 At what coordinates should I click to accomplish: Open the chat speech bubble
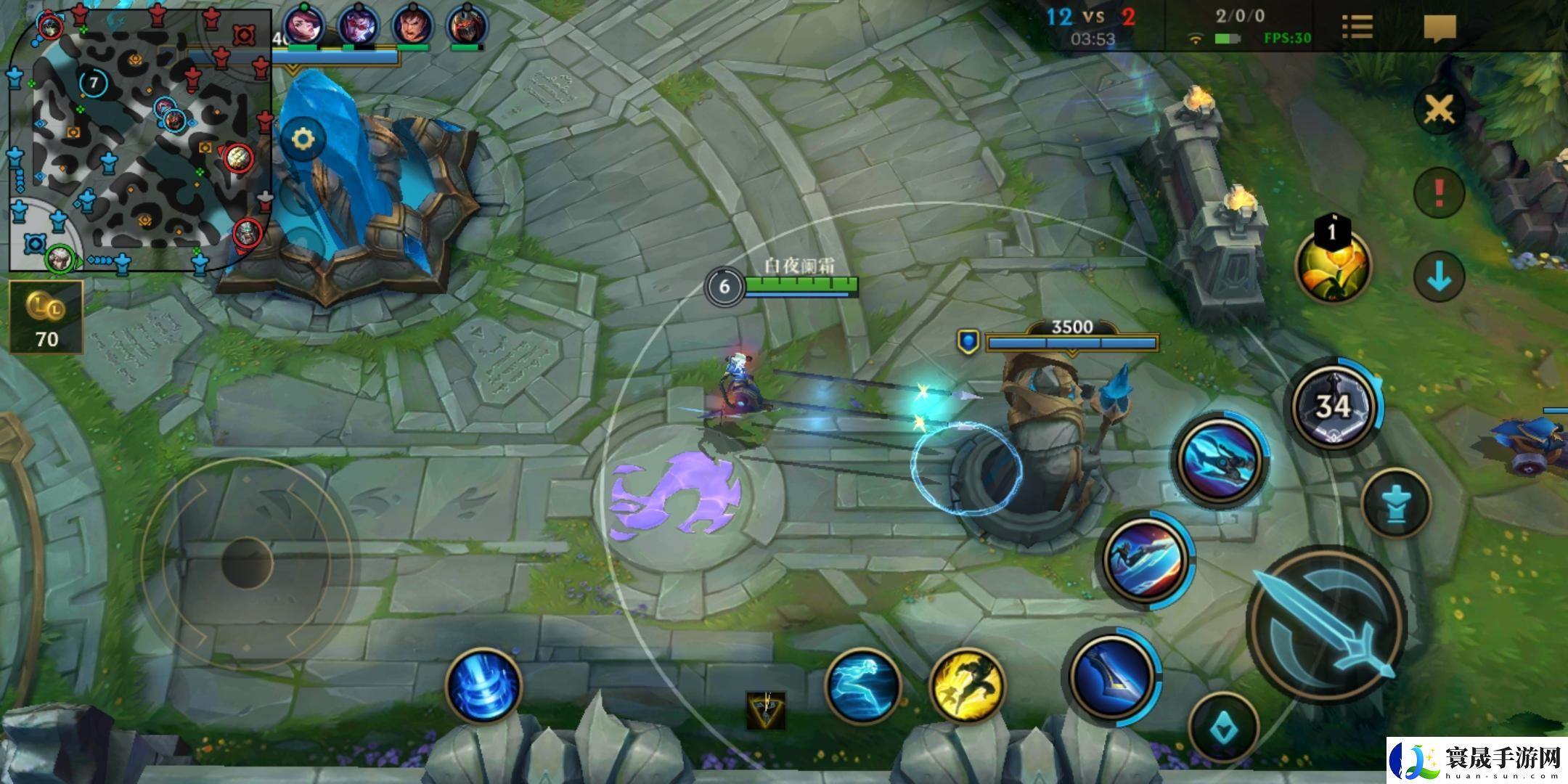[1440, 28]
